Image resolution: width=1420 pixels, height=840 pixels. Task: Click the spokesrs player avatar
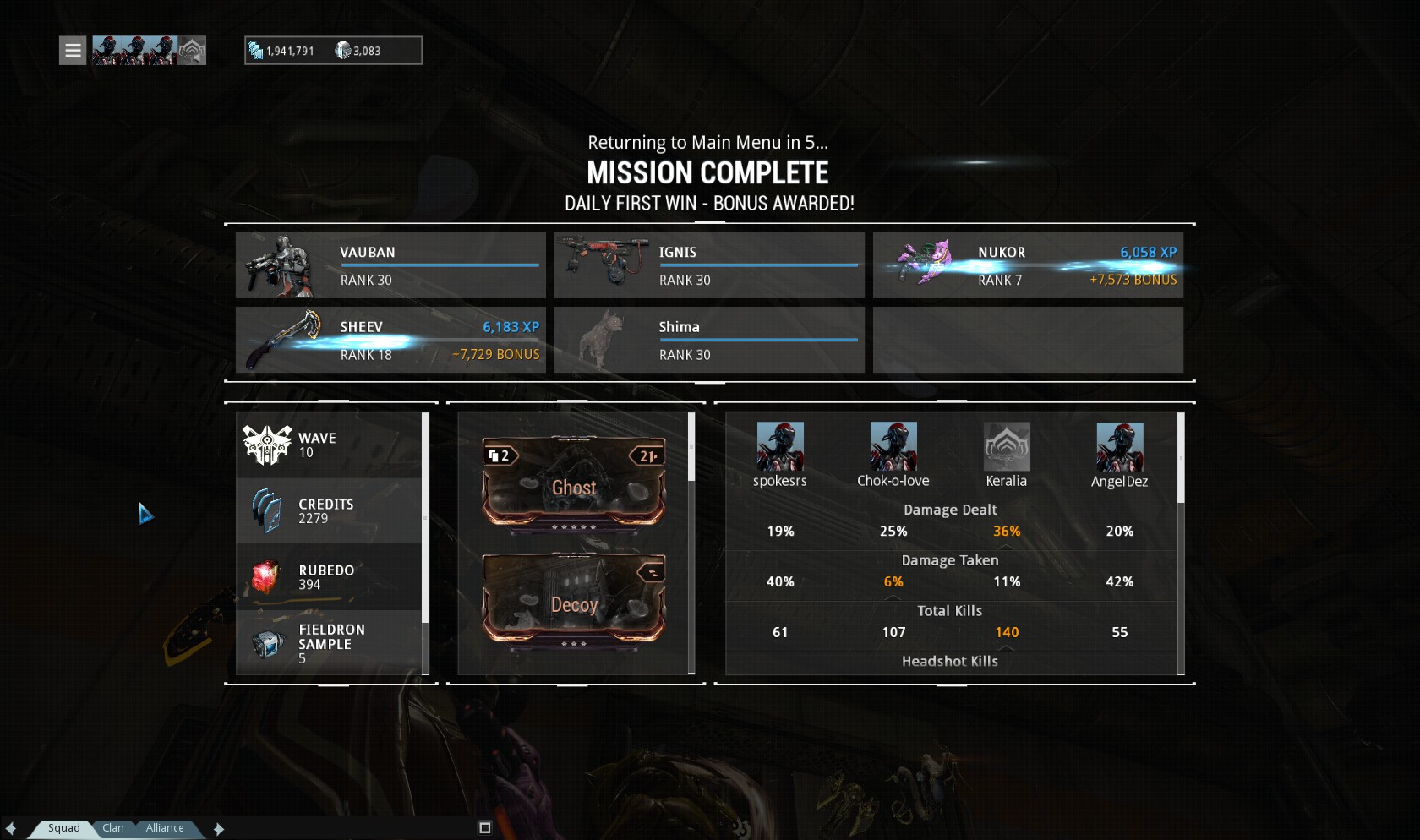click(779, 446)
